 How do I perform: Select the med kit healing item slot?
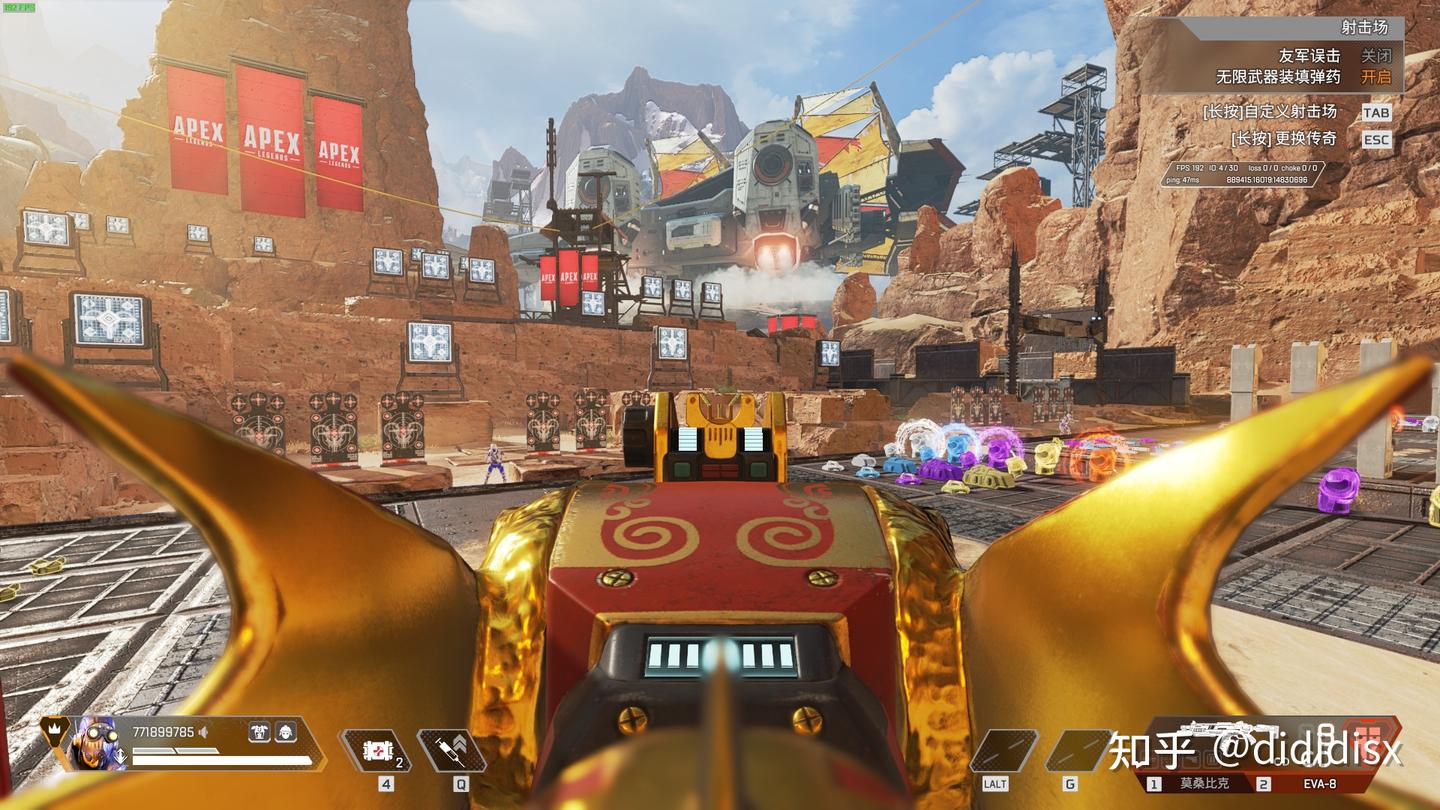tap(375, 750)
